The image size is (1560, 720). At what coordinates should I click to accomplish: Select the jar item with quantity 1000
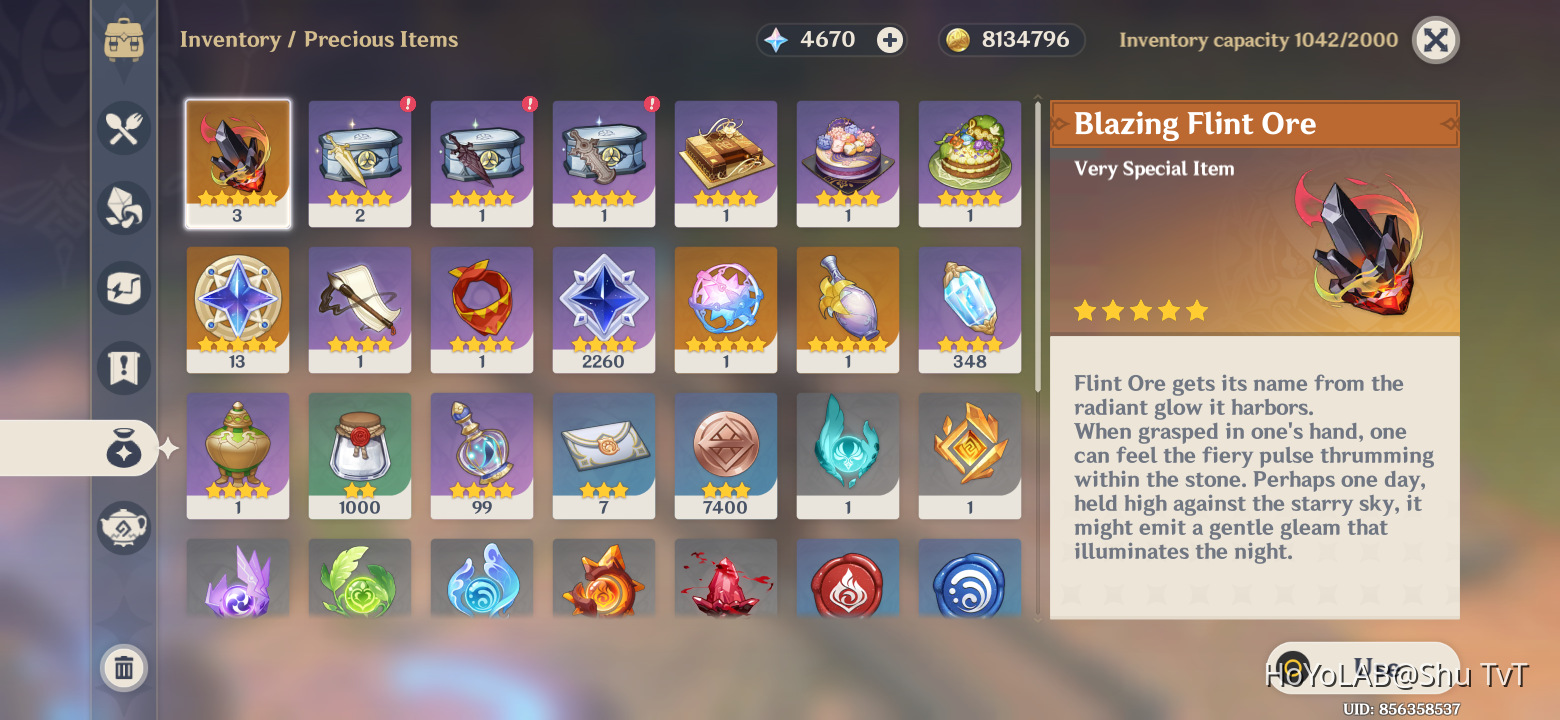click(x=360, y=455)
